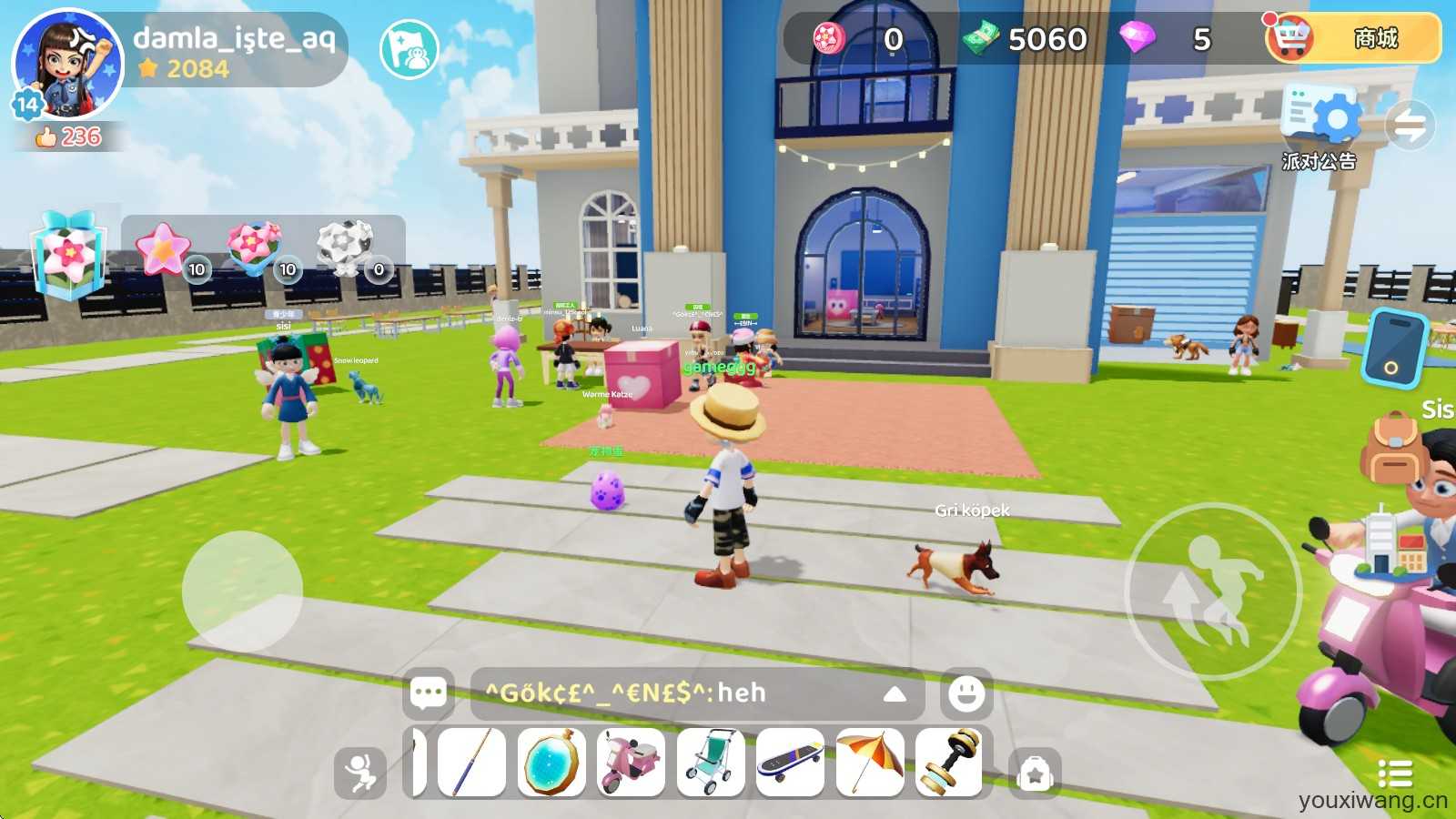The height and width of the screenshot is (819, 1456).
Task: Select the white flower bouquet gift
Action: coord(346,248)
